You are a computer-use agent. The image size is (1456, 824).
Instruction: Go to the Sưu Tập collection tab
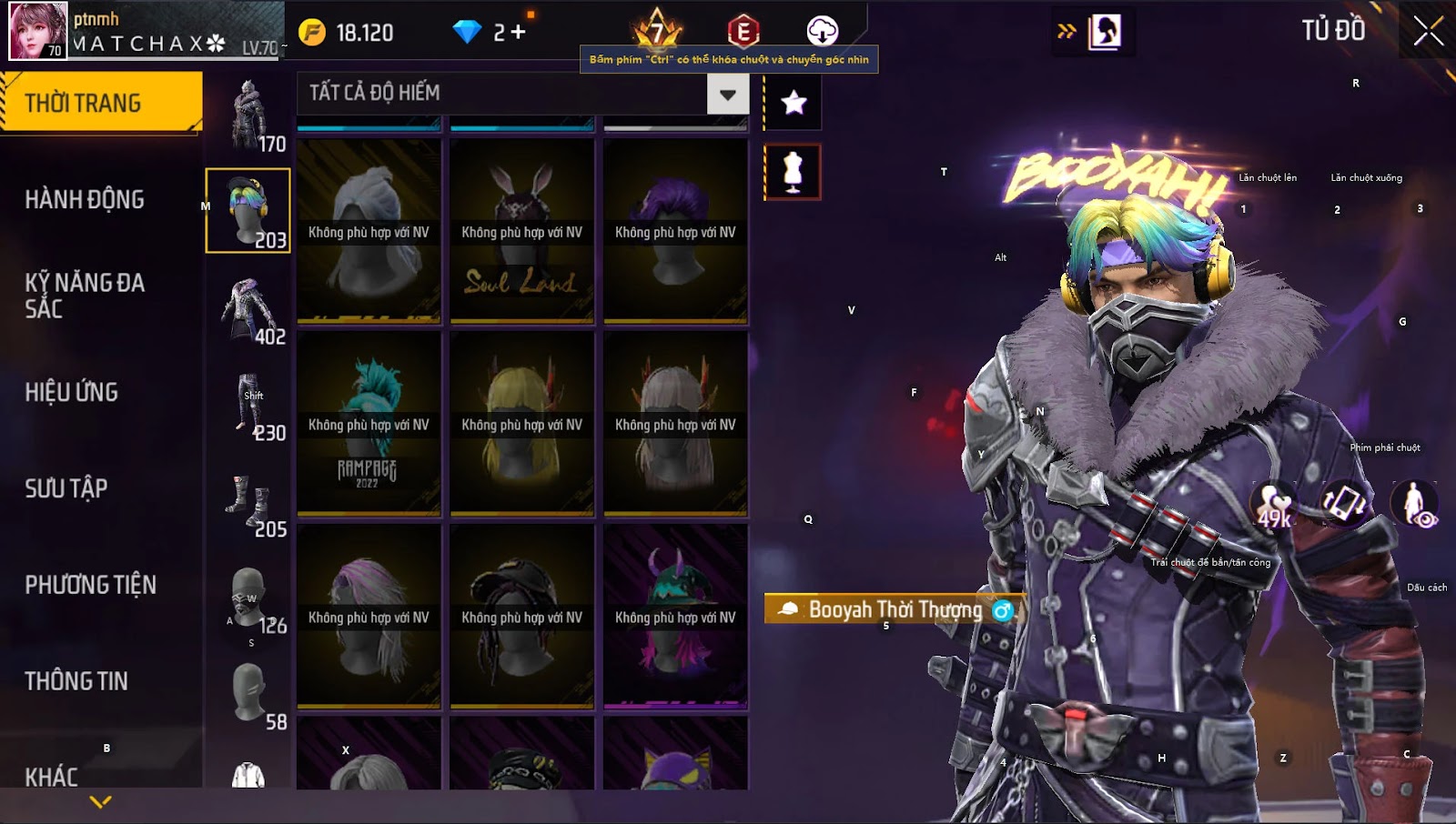click(x=66, y=488)
